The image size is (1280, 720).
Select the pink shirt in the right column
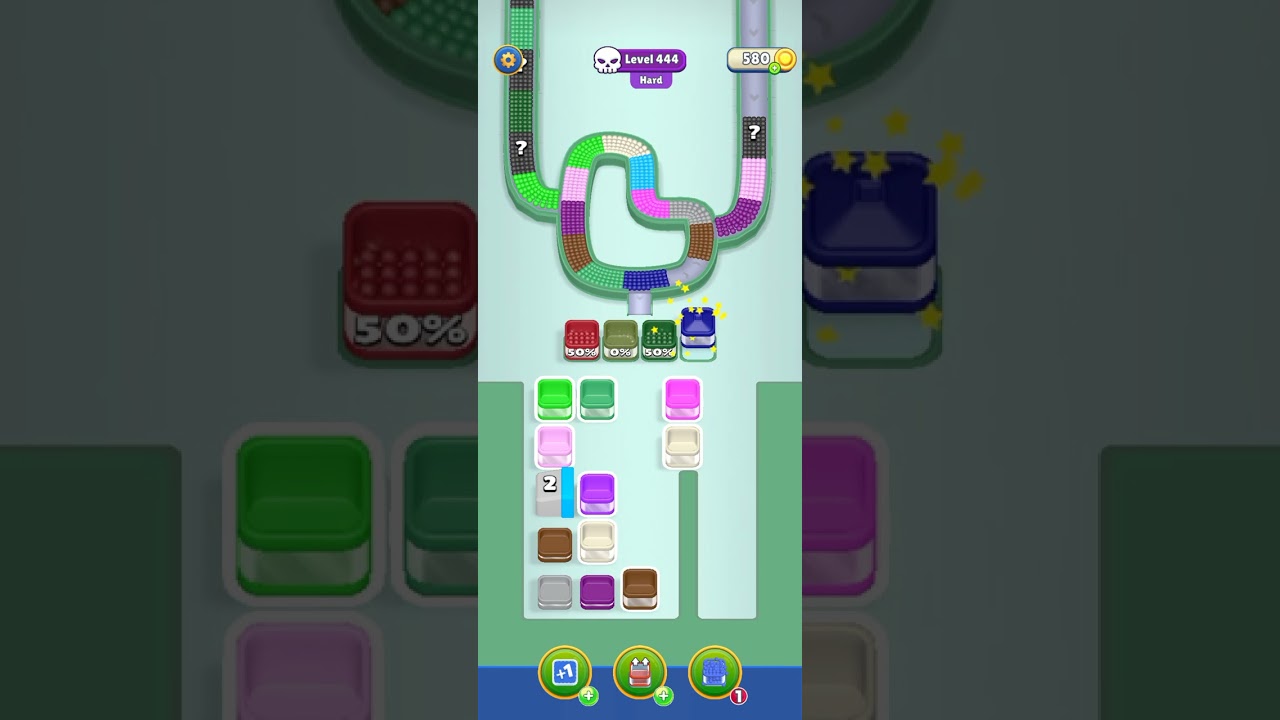point(681,397)
